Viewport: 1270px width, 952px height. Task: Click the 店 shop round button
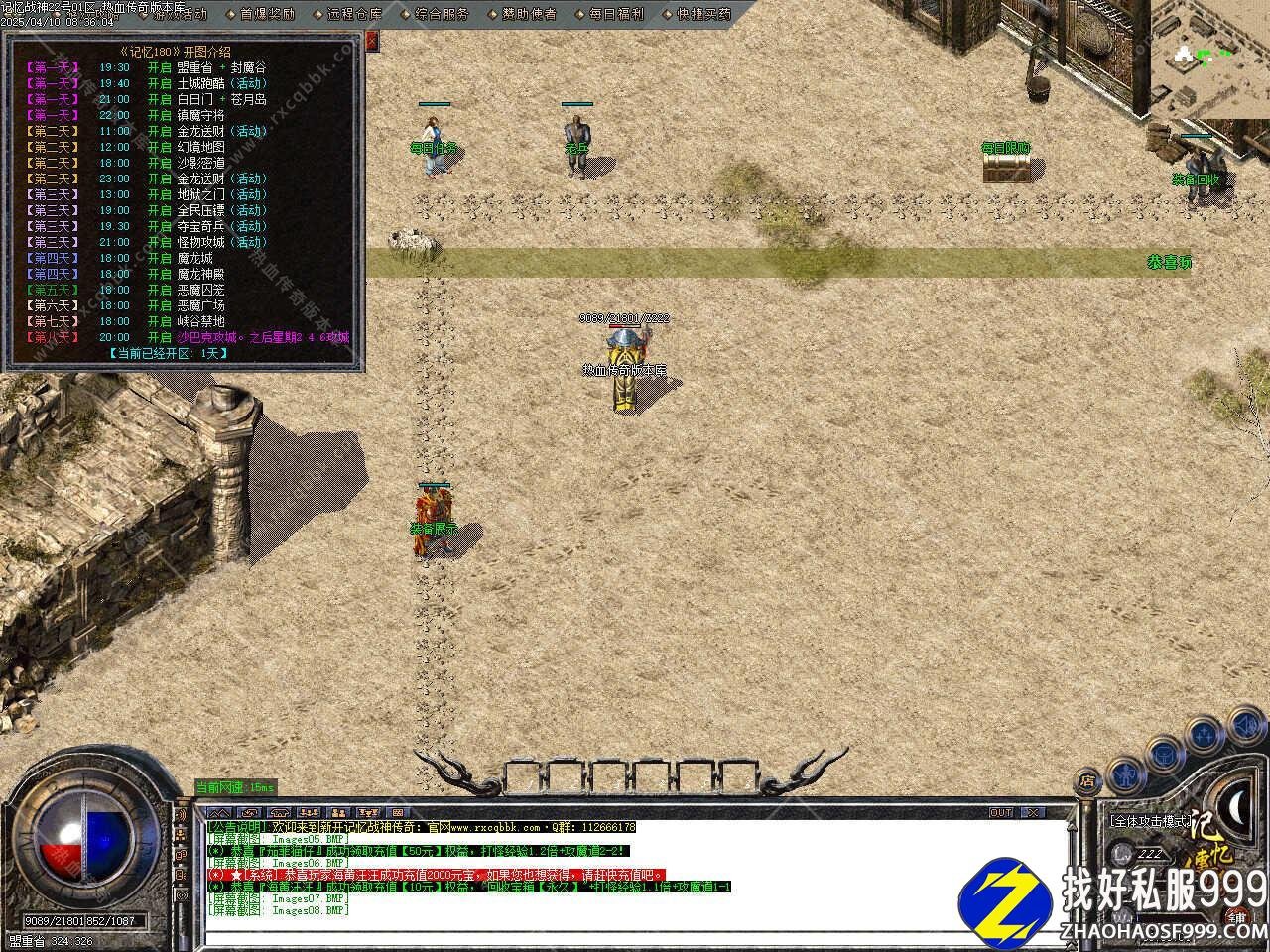(1088, 780)
